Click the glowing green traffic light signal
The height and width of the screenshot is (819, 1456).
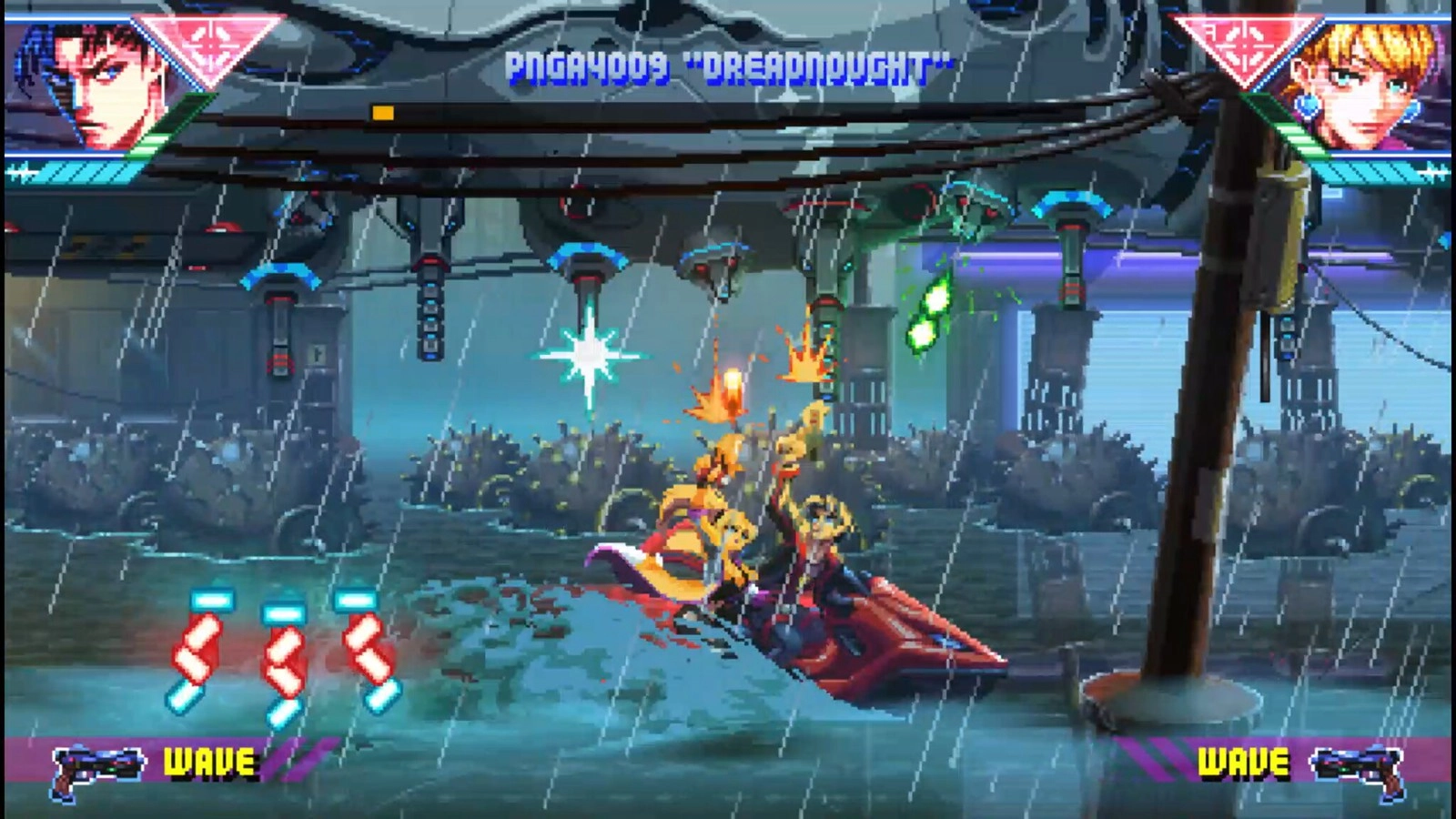[x=928, y=314]
